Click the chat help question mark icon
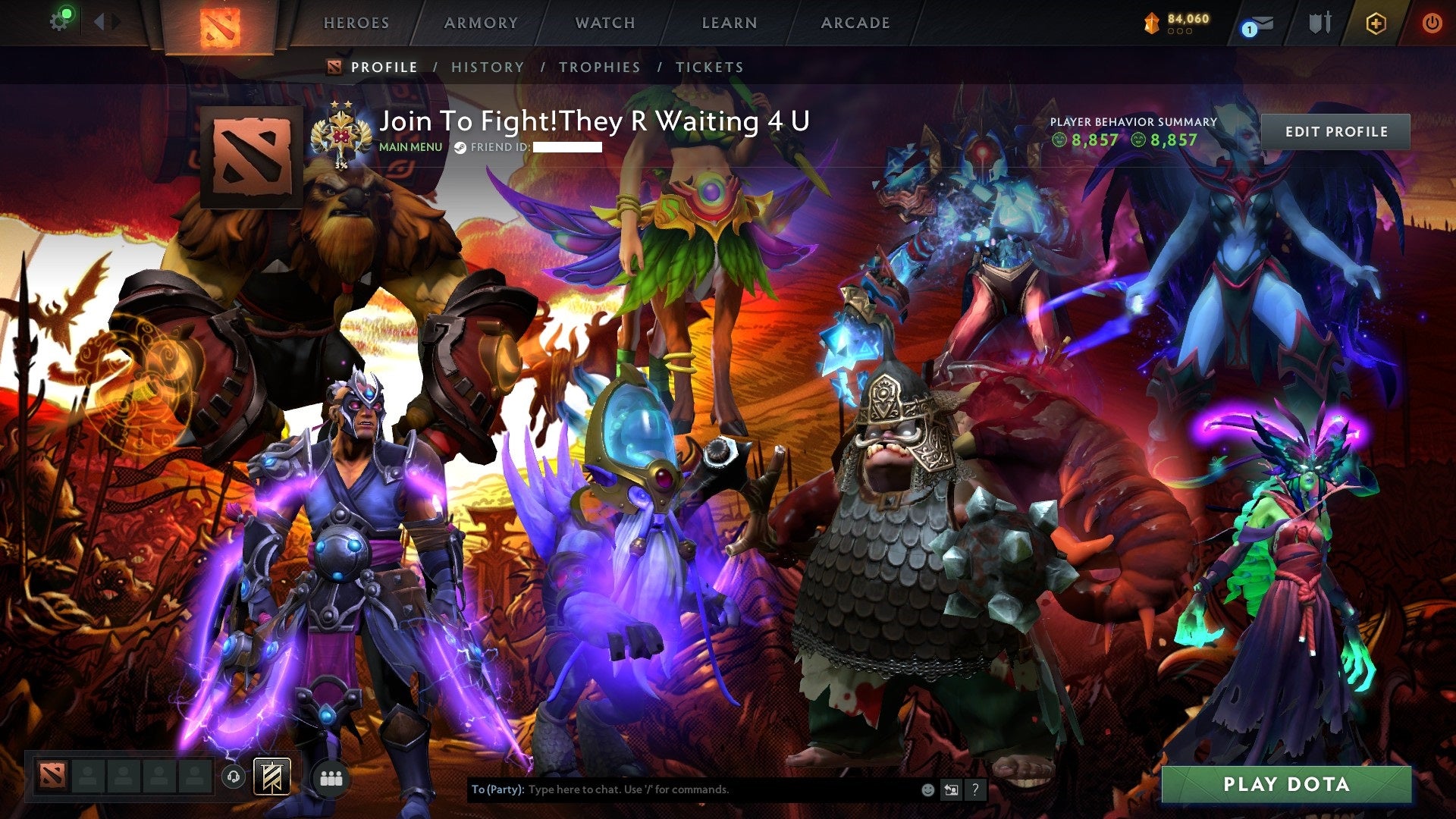 974,789
